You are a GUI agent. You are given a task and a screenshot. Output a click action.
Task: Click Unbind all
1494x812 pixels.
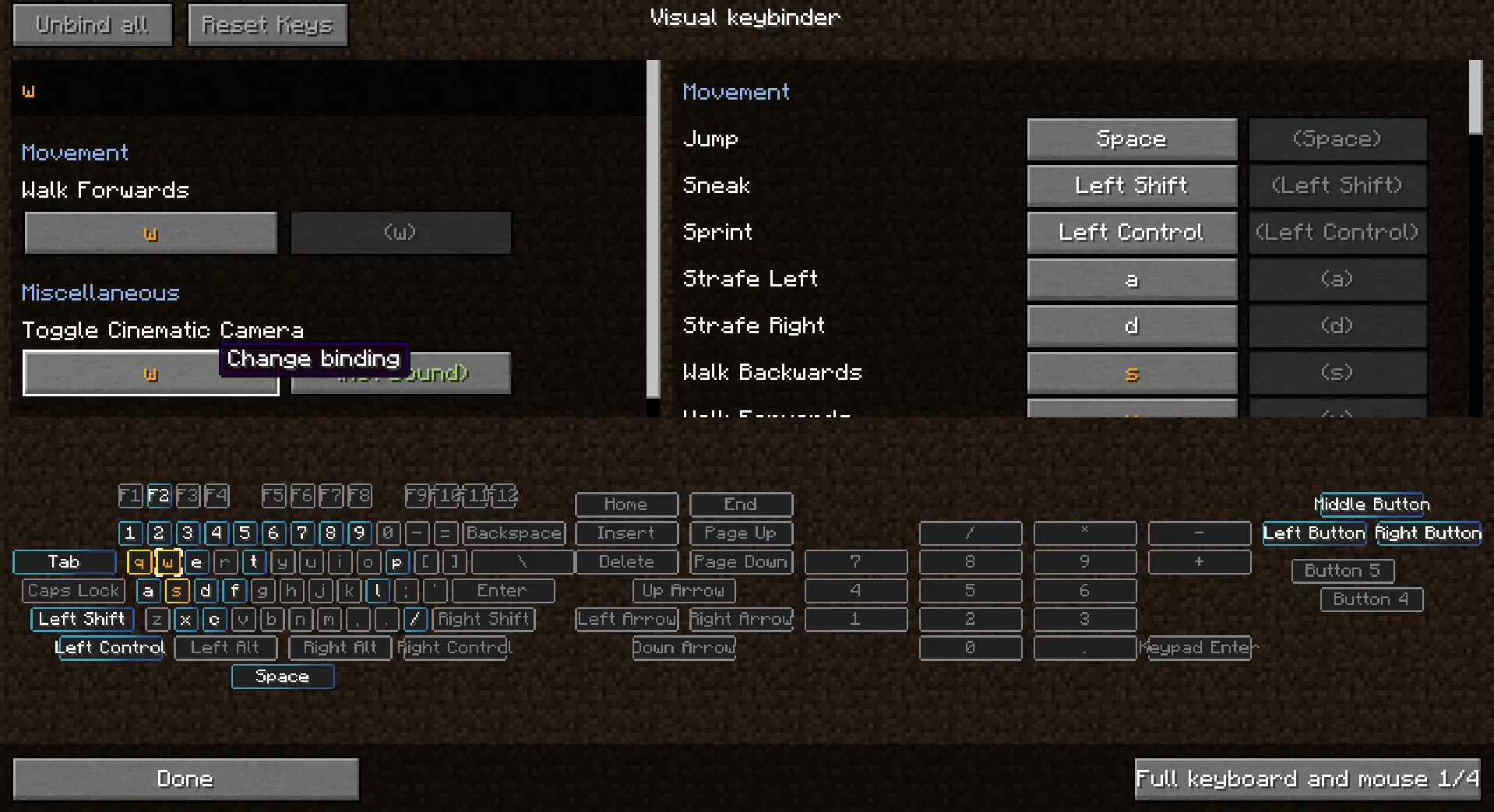(92, 24)
